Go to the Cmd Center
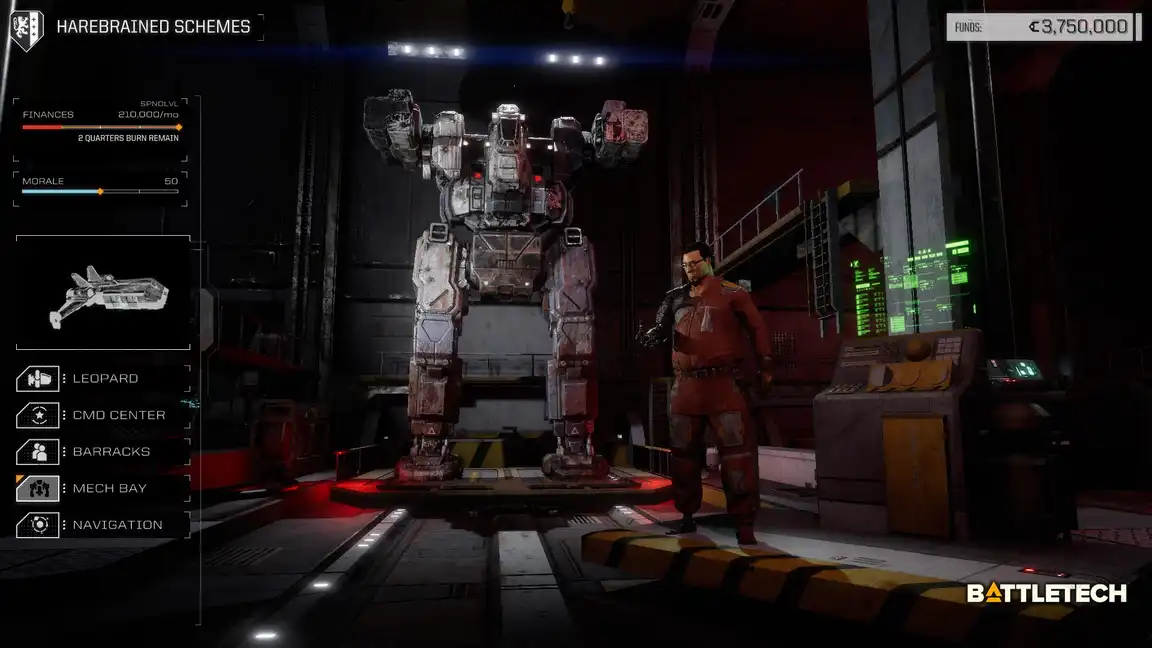 pos(103,415)
